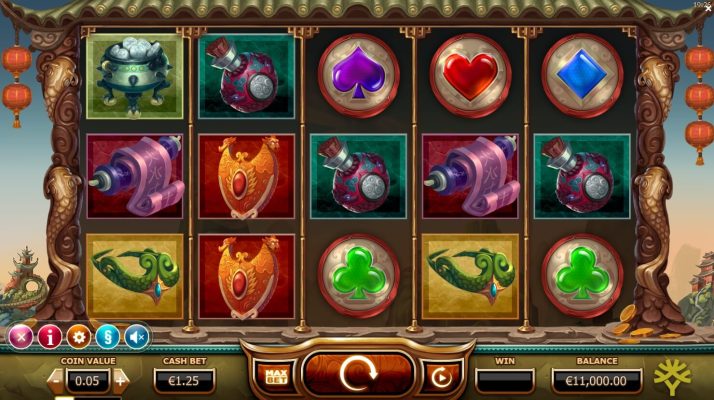Toggle sound with the speaker icon
714x400 pixels.
point(136,337)
